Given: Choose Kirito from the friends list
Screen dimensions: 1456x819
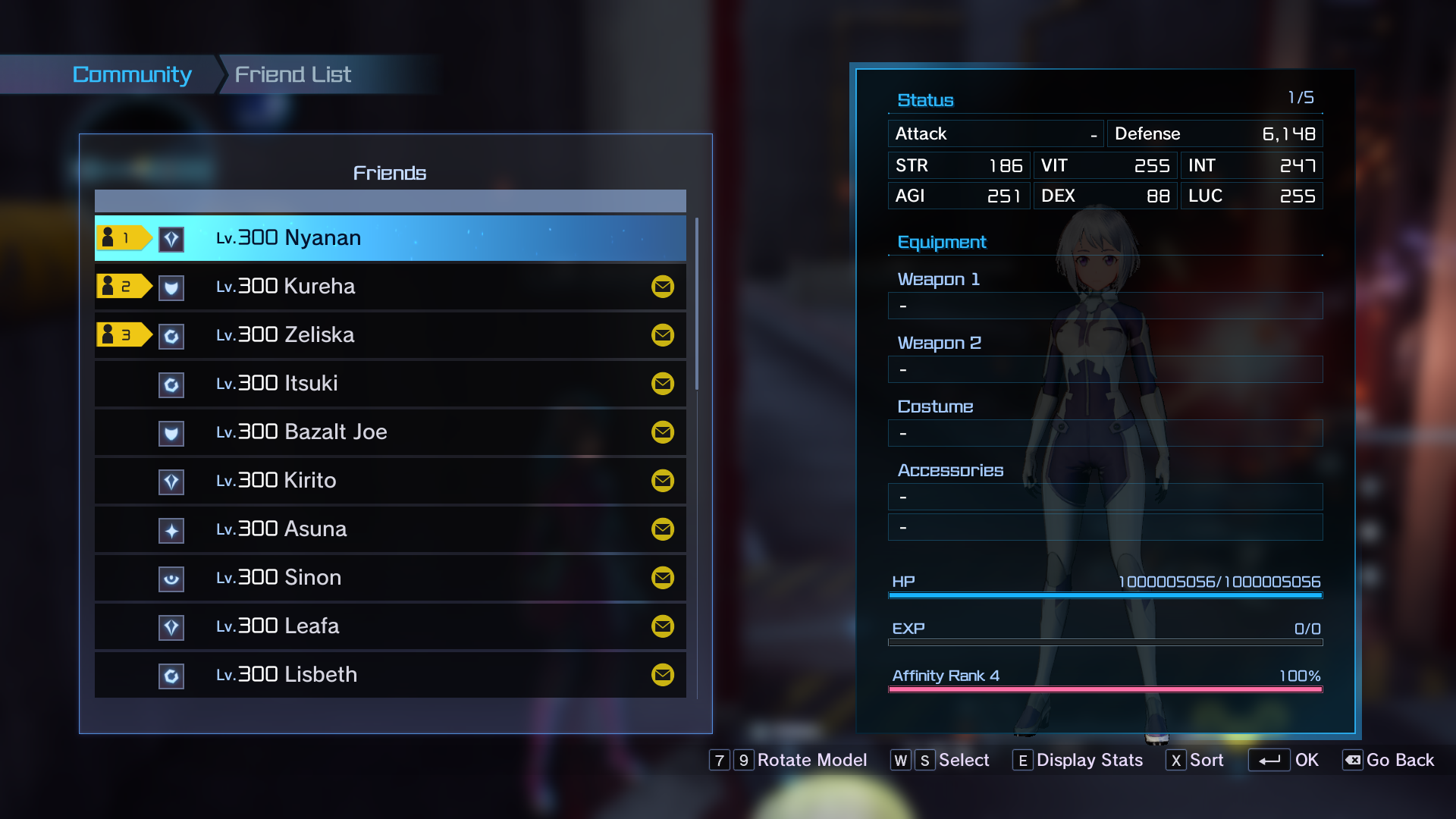Looking at the screenshot, I should [x=390, y=481].
